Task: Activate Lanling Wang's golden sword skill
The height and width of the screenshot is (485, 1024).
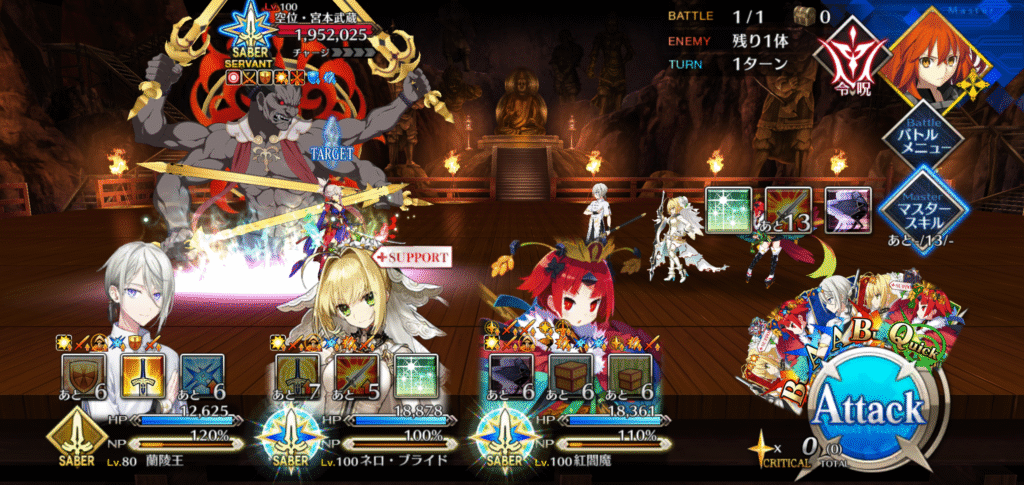Action: coord(142,376)
